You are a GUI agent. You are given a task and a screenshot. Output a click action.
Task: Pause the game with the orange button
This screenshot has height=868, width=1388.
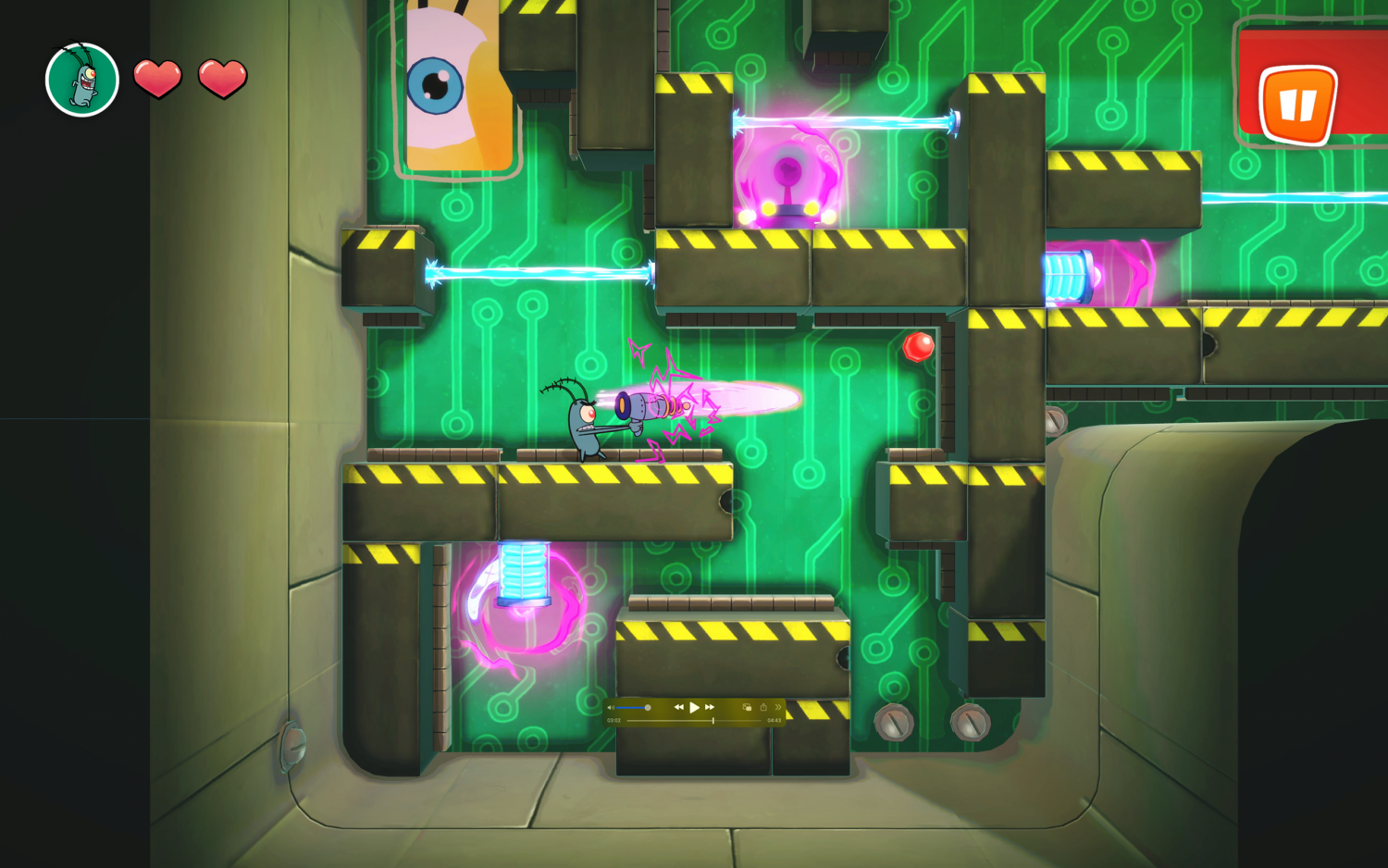pyautogui.click(x=1297, y=104)
